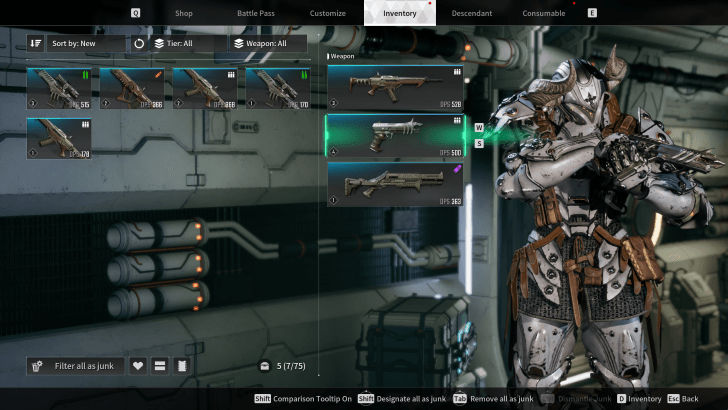The height and width of the screenshot is (410, 728).
Task: Select the equipped shotgun with DPS 363
Action: [x=395, y=184]
